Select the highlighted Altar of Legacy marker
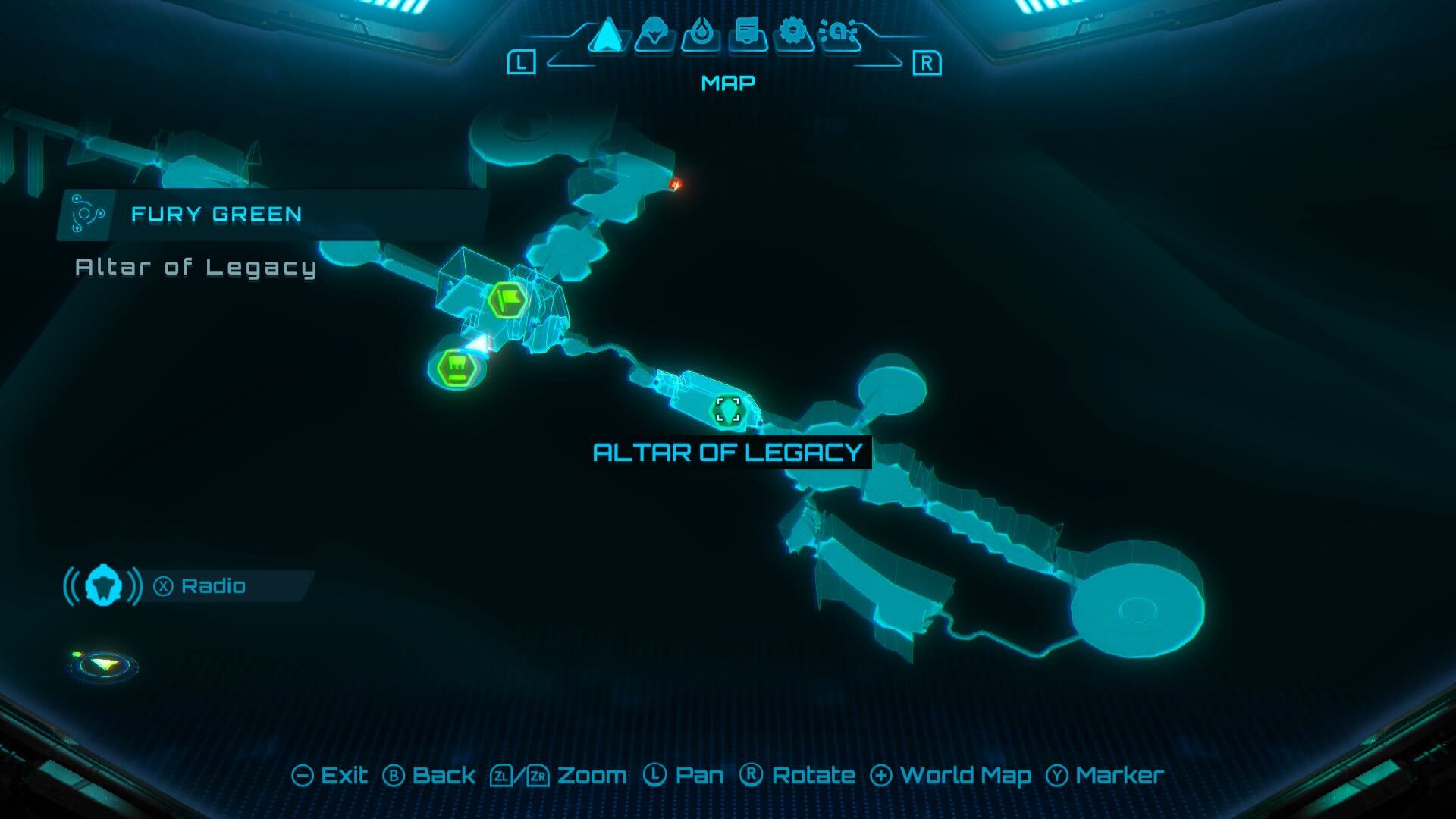 [x=730, y=409]
